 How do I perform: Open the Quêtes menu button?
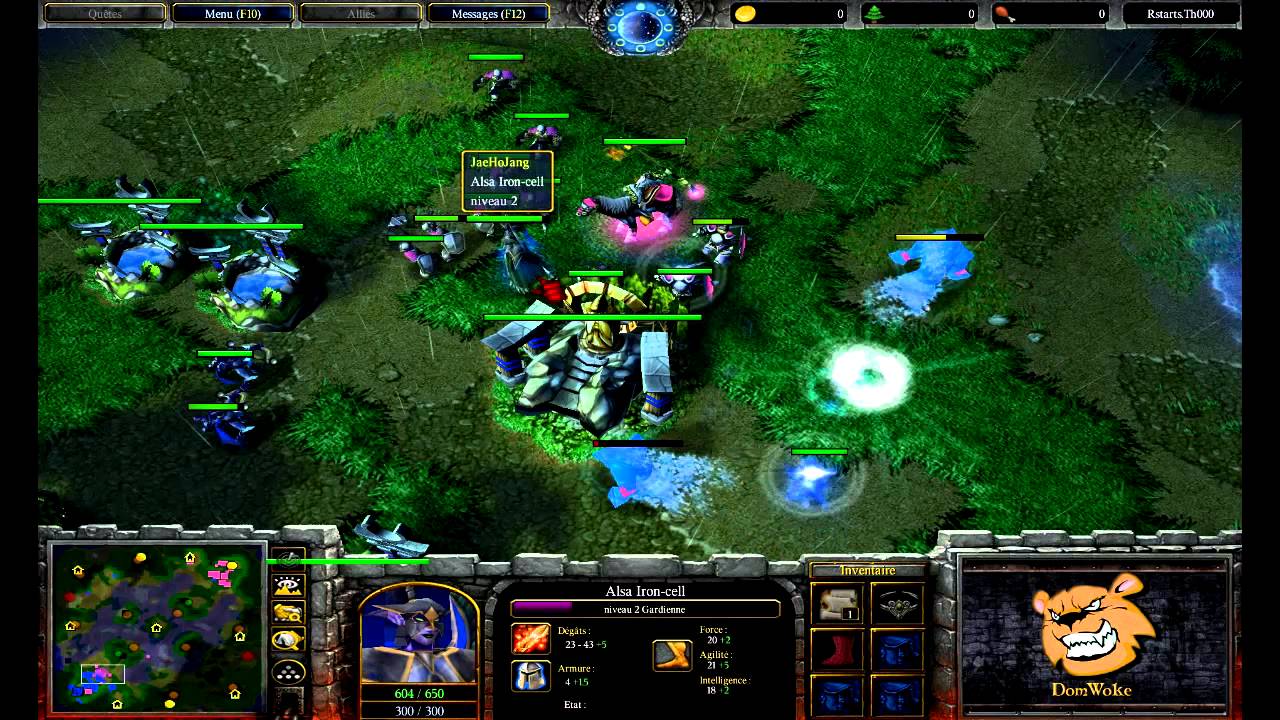(105, 14)
